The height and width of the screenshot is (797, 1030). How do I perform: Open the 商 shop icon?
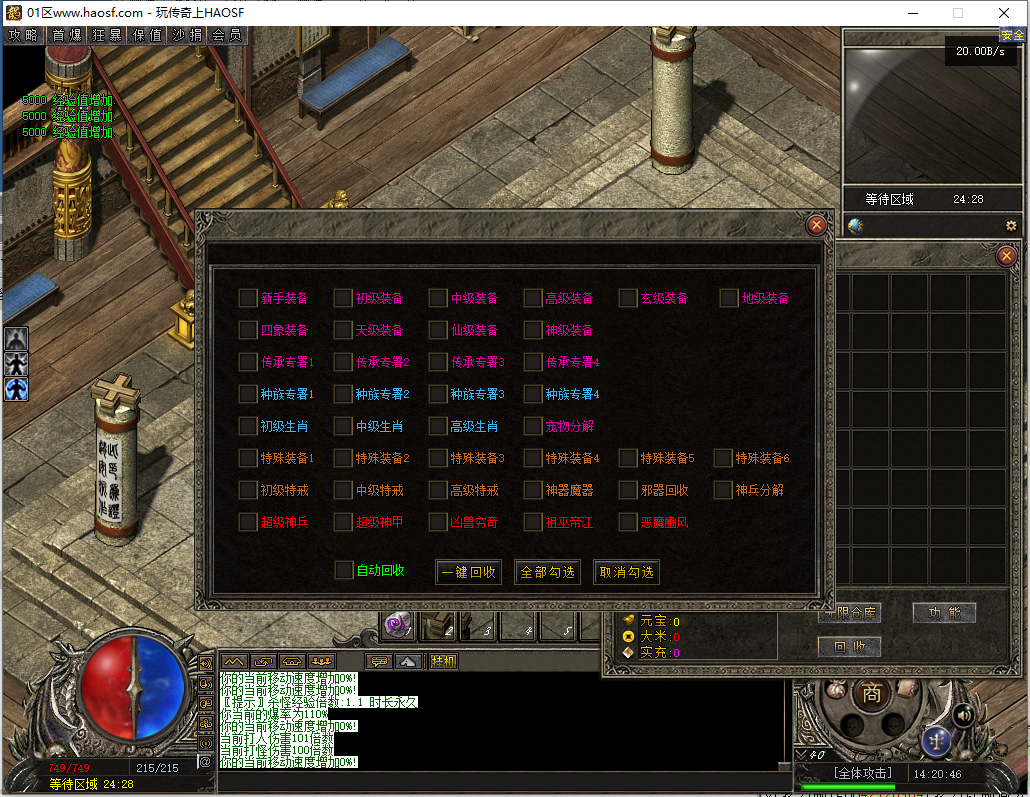[x=872, y=693]
